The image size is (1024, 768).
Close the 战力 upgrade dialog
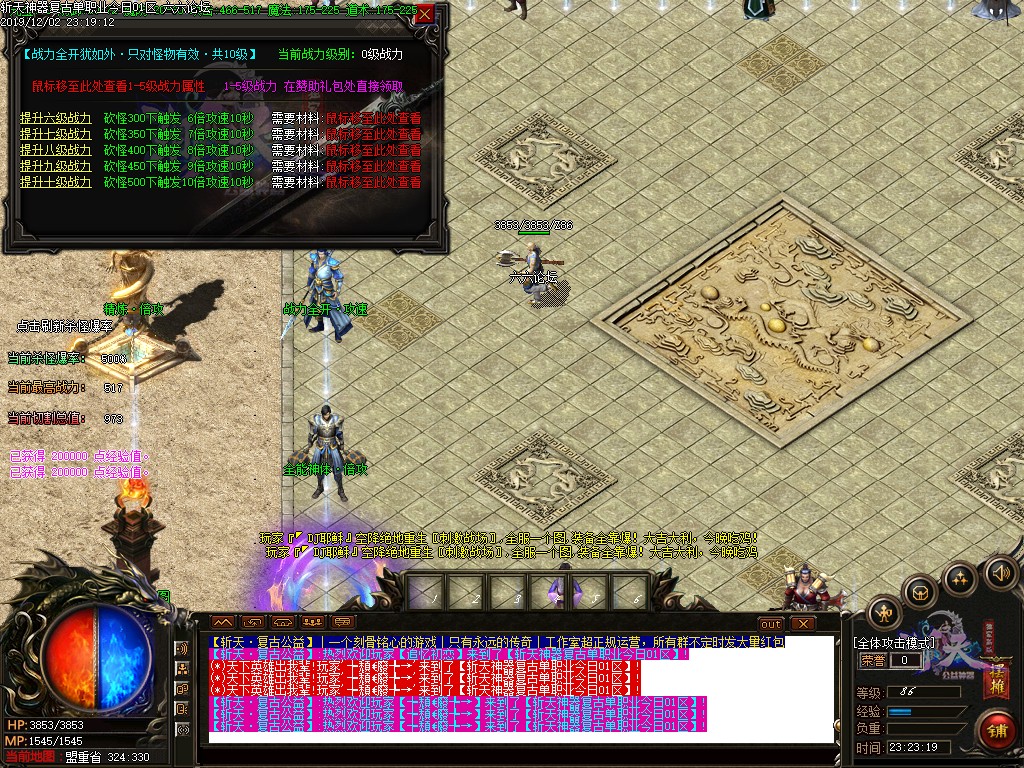coord(425,14)
